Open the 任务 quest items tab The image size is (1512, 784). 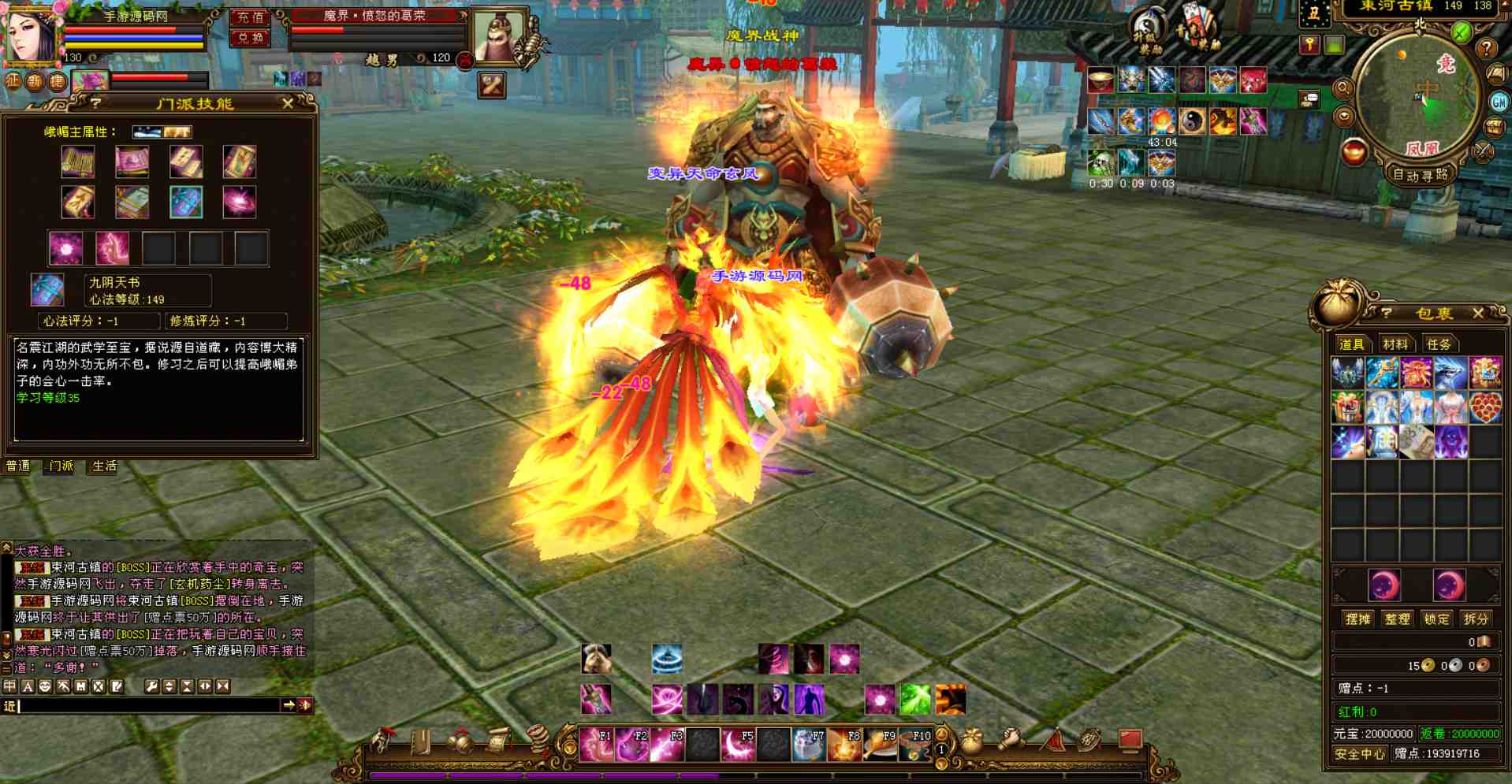1438,344
